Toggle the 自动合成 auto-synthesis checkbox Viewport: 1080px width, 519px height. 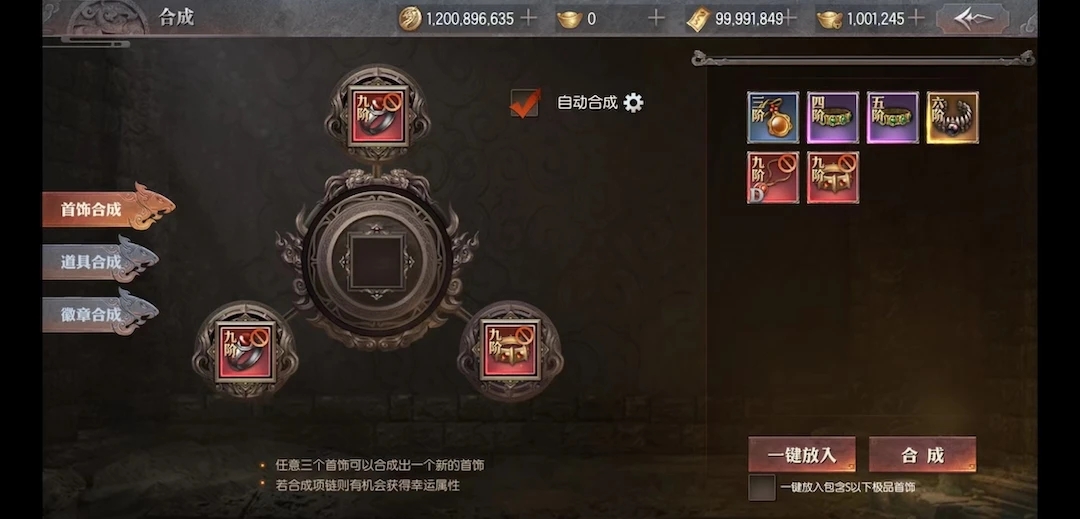point(525,102)
